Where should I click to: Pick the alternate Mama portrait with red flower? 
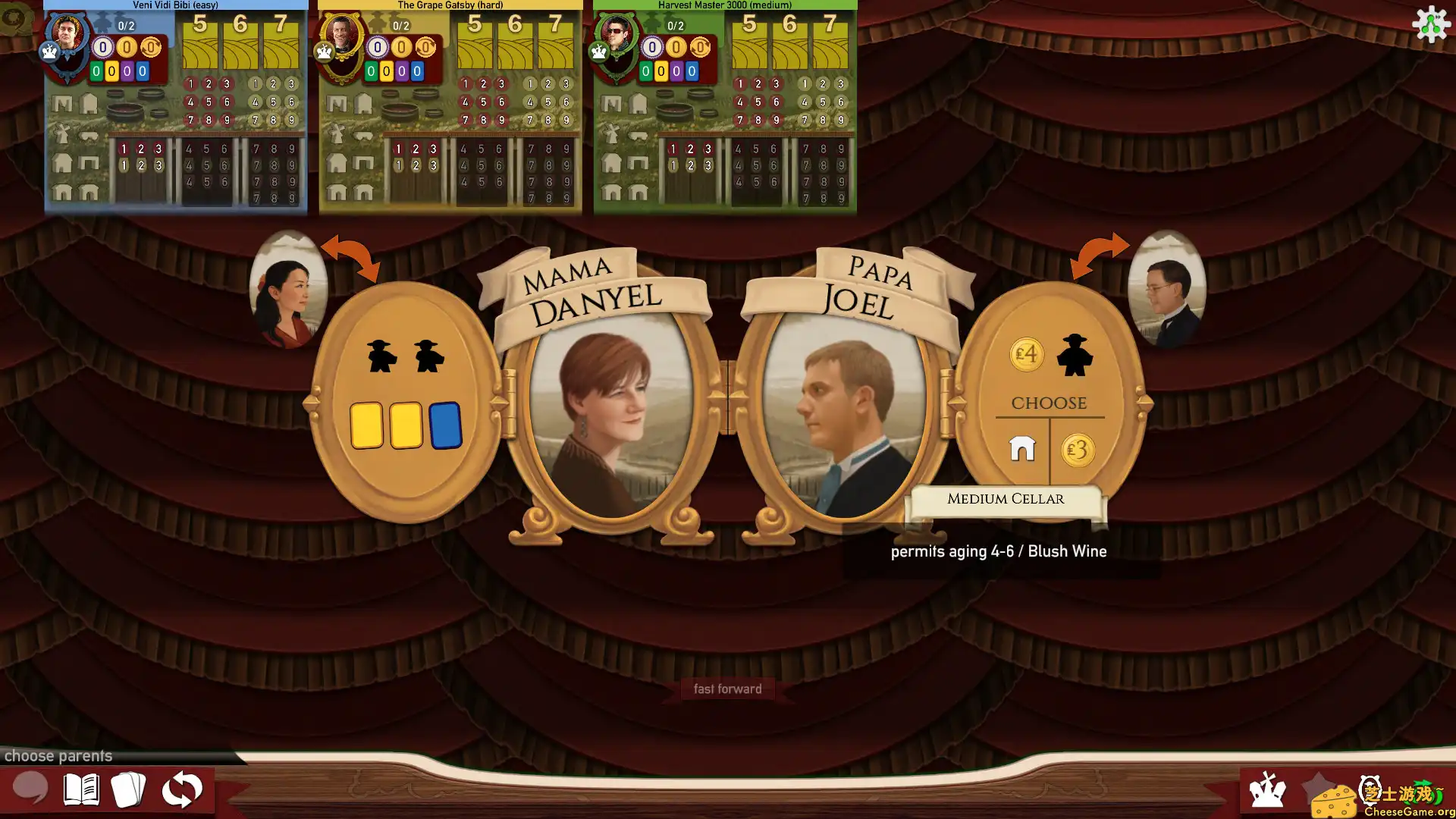pos(287,290)
